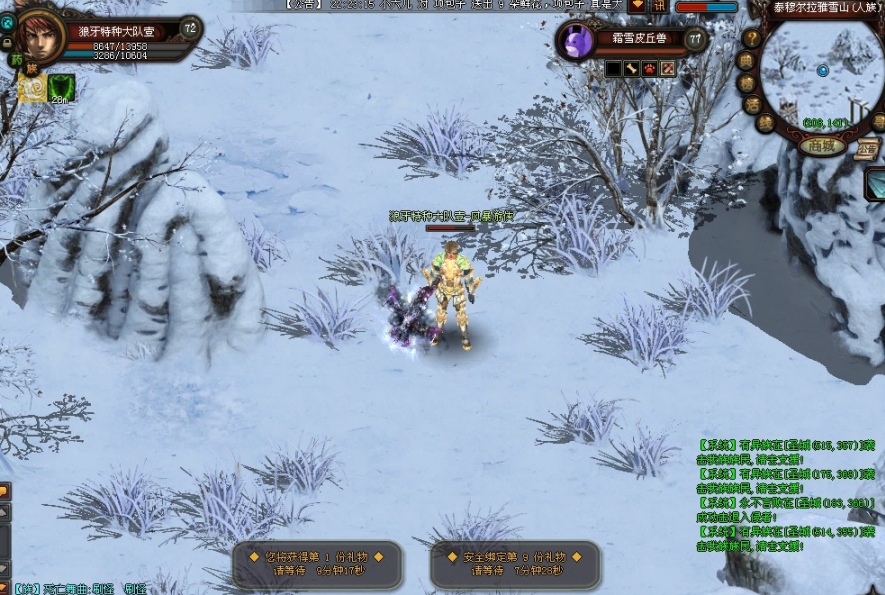Click the golden swirl buff icon

32,88
